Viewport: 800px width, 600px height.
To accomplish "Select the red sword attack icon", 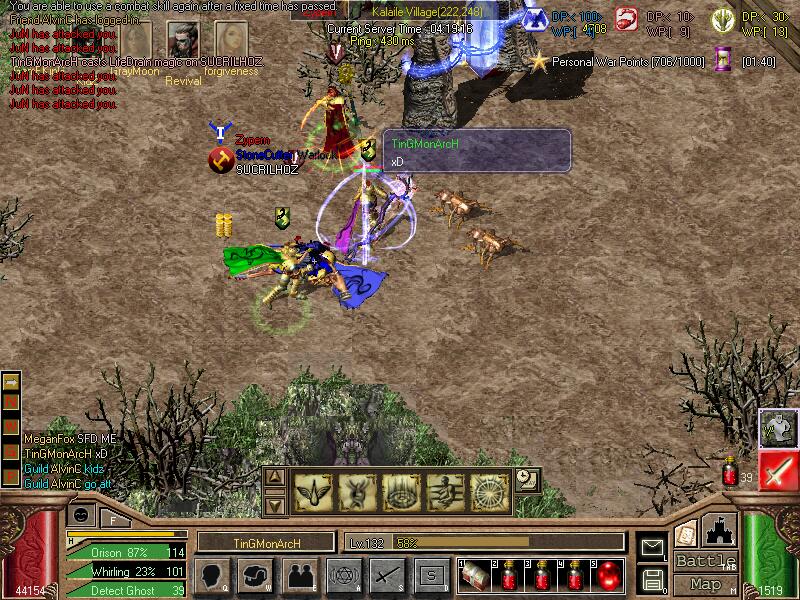I will 778,470.
